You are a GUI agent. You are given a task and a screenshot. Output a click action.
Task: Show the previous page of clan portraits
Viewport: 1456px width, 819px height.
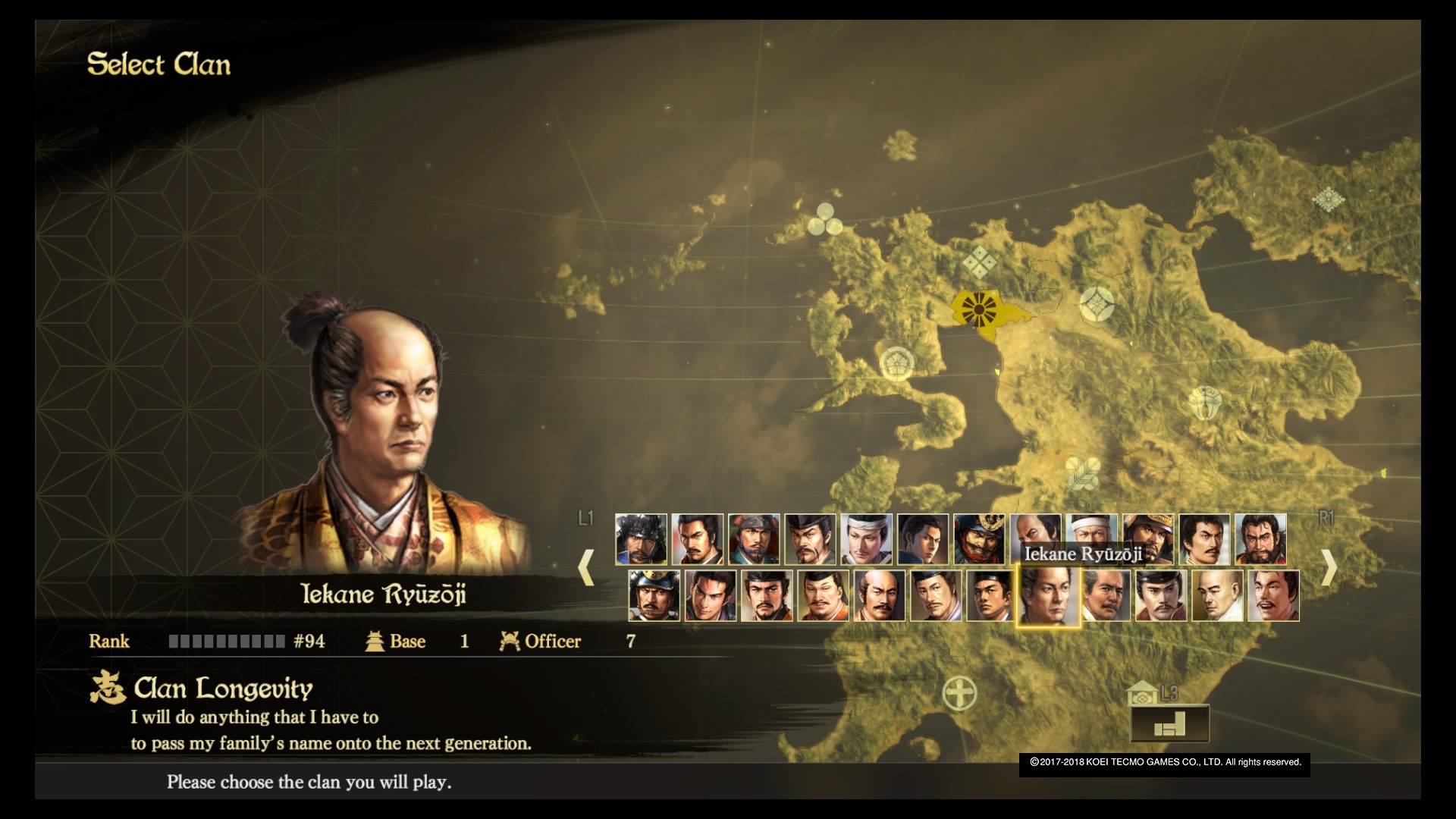585,566
